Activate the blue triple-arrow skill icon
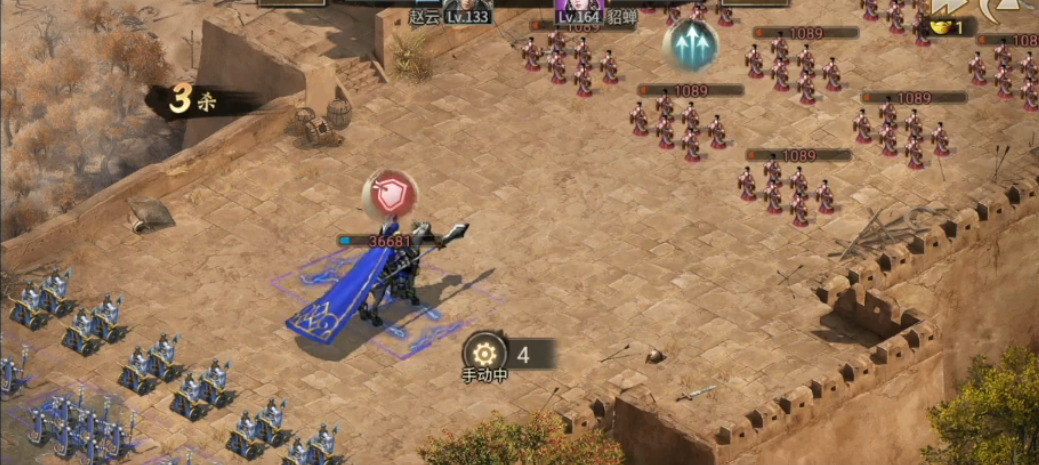 click(690, 44)
